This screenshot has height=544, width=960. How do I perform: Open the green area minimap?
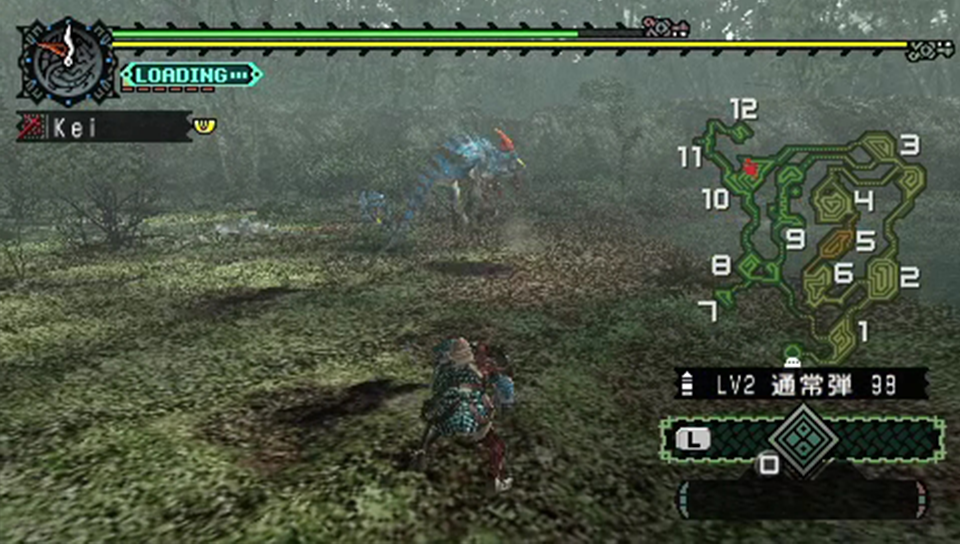815,240
